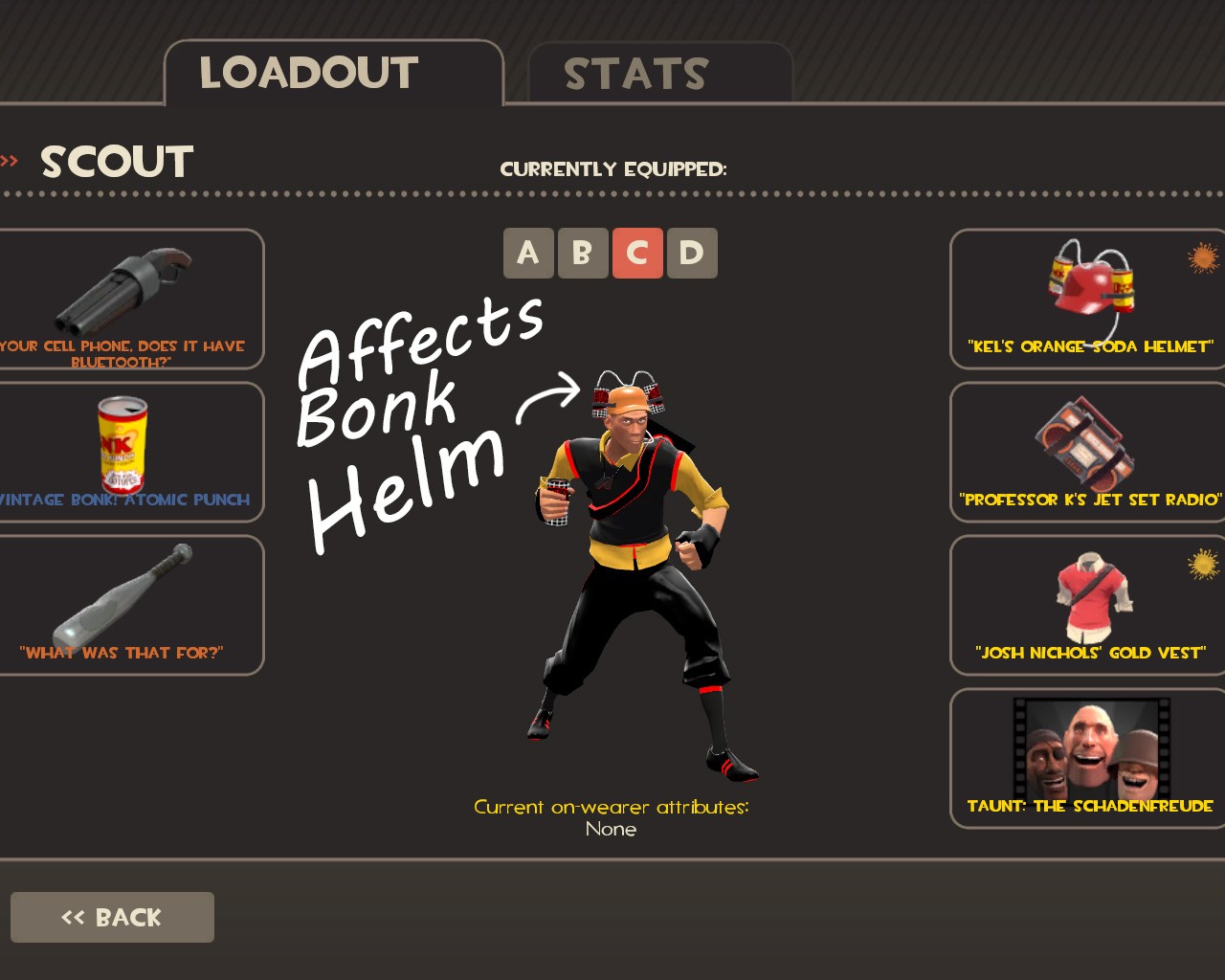Click the CURRENTLY EQUIPPED header

(613, 169)
